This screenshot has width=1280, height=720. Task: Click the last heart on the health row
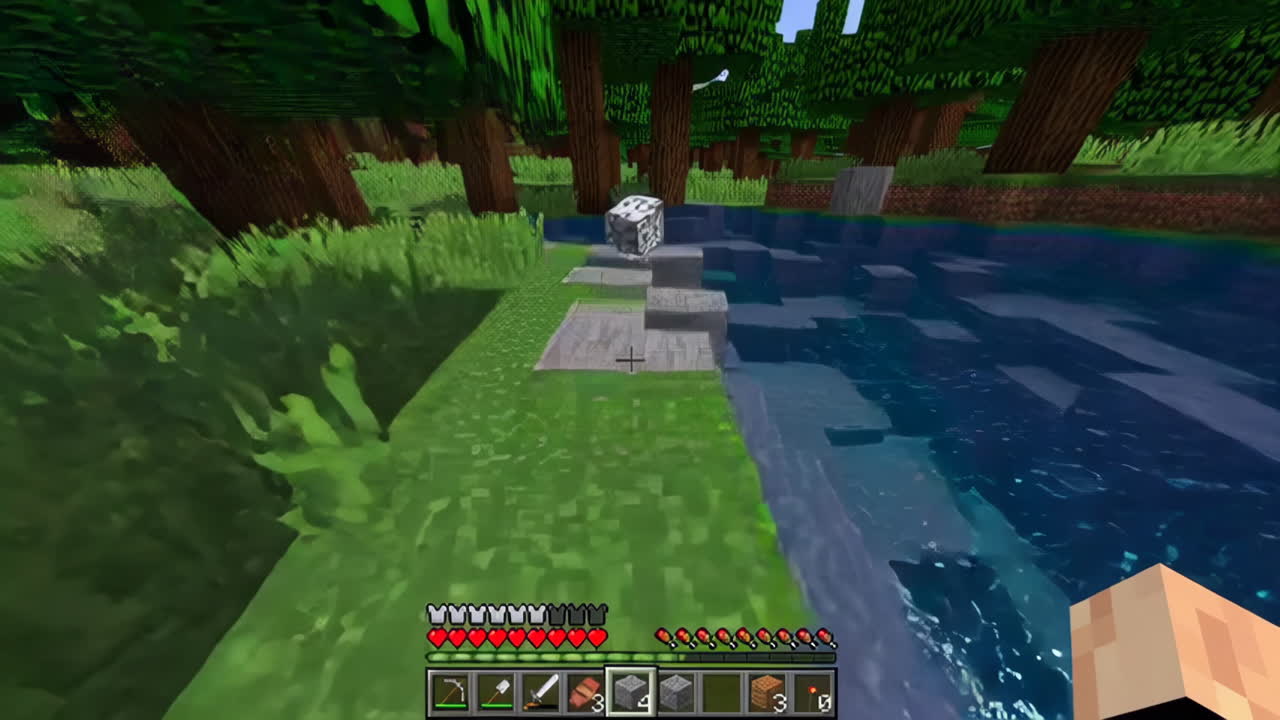pyautogui.click(x=597, y=637)
